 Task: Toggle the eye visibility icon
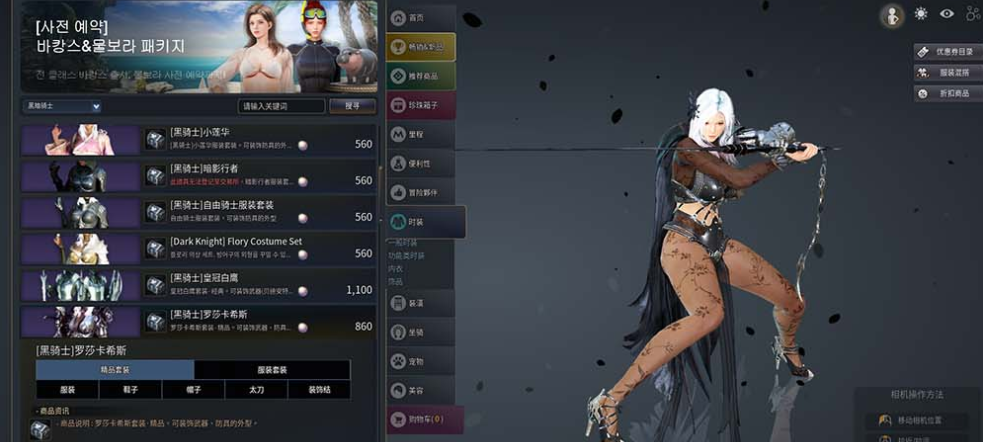946,14
